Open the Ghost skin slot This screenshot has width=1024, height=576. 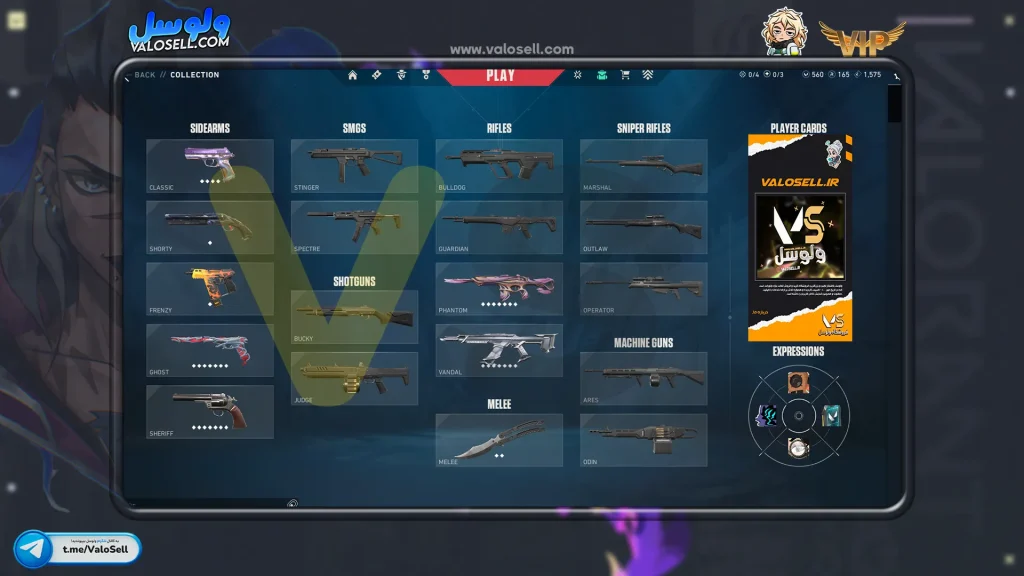coord(210,350)
